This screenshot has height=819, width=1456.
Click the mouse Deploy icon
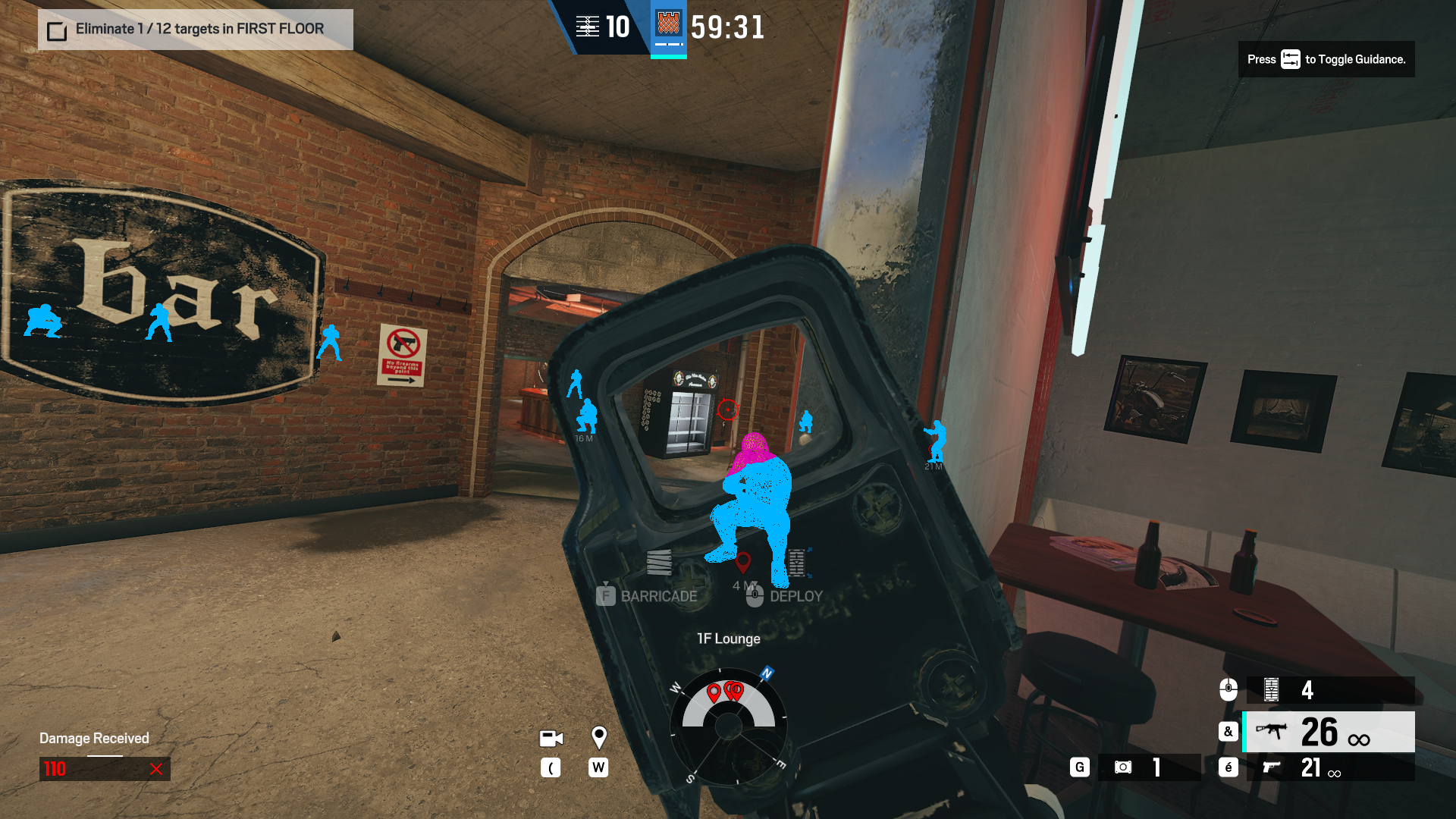point(753,598)
